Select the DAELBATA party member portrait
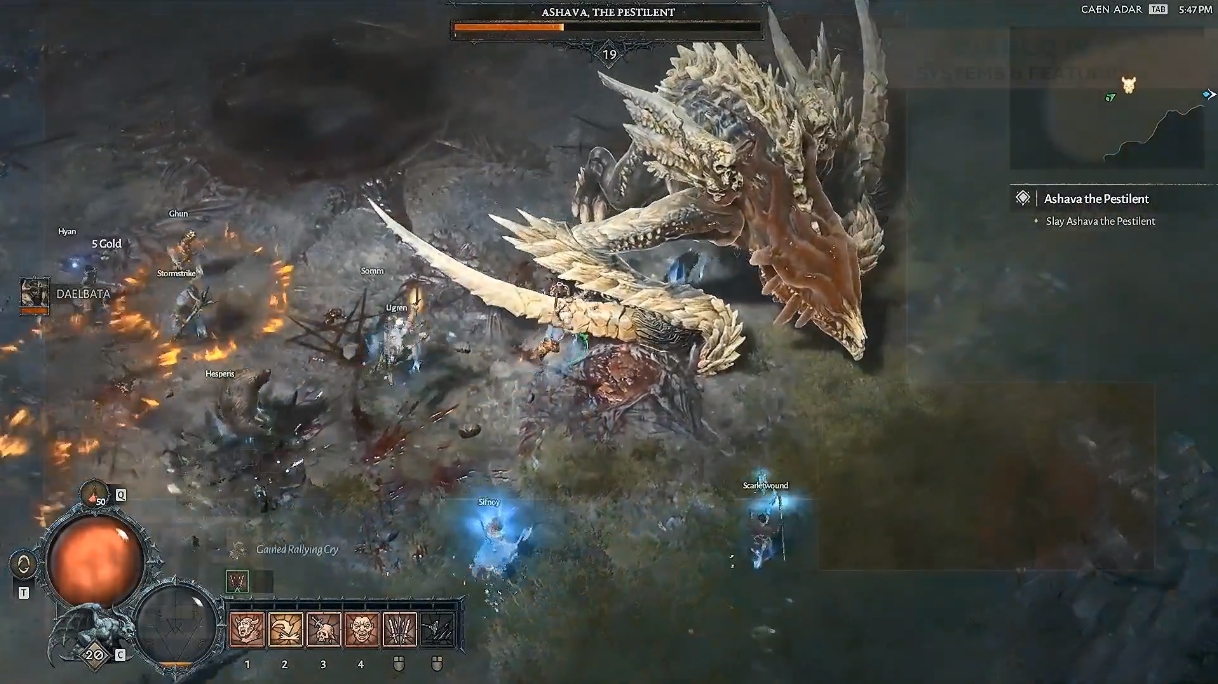 [35, 294]
